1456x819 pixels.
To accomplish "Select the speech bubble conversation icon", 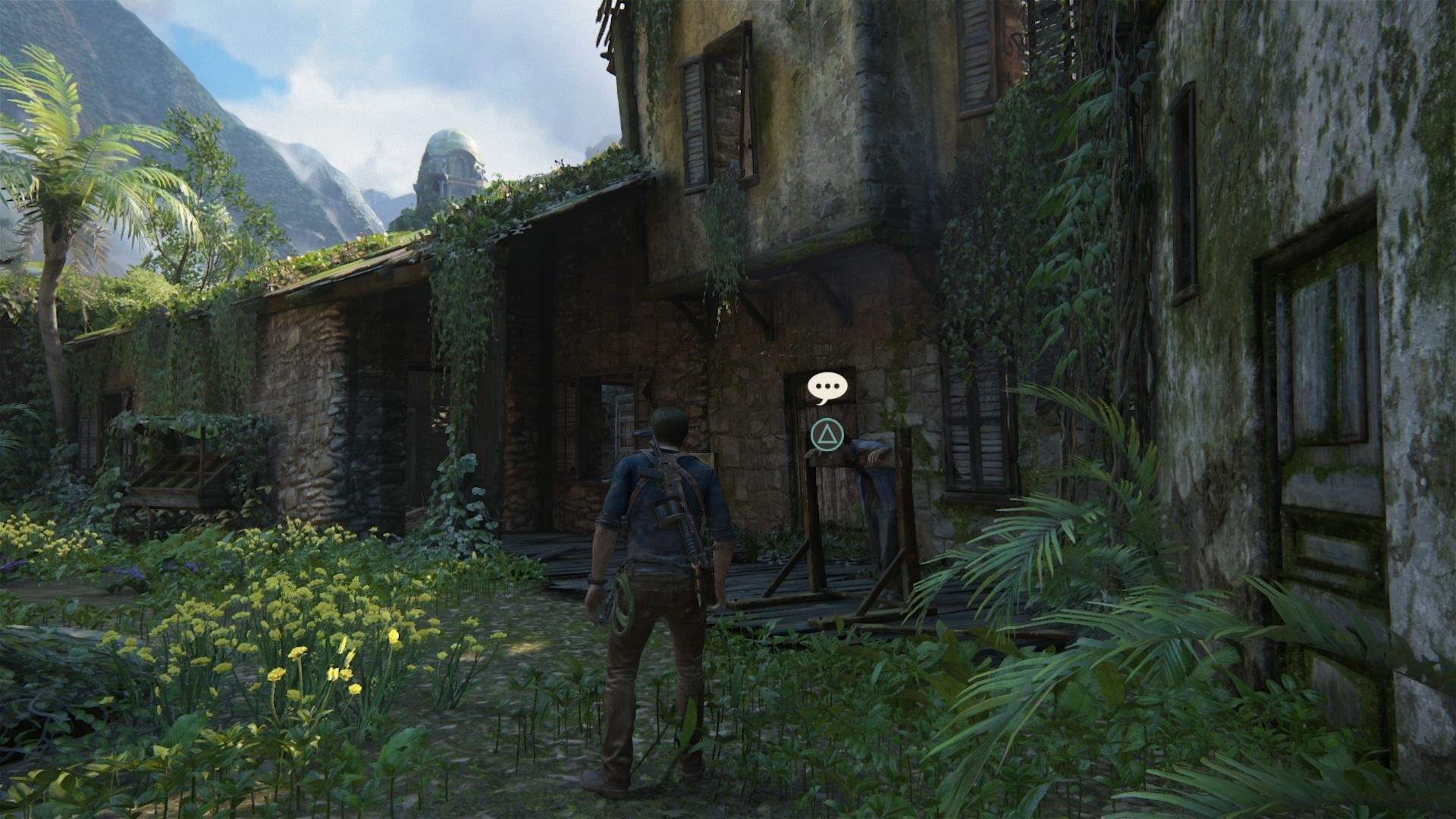I will tap(826, 388).
